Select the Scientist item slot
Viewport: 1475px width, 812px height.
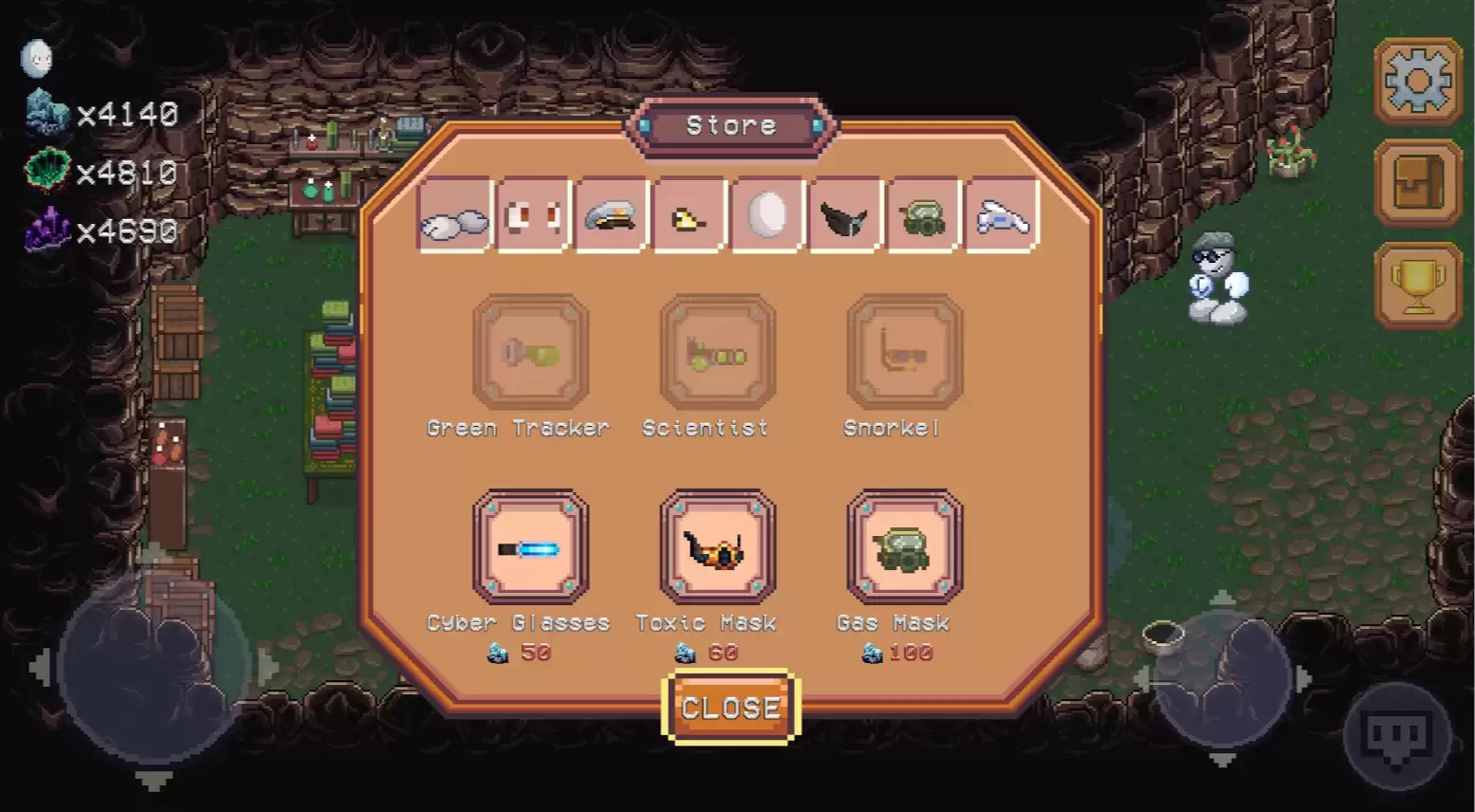[x=717, y=353]
